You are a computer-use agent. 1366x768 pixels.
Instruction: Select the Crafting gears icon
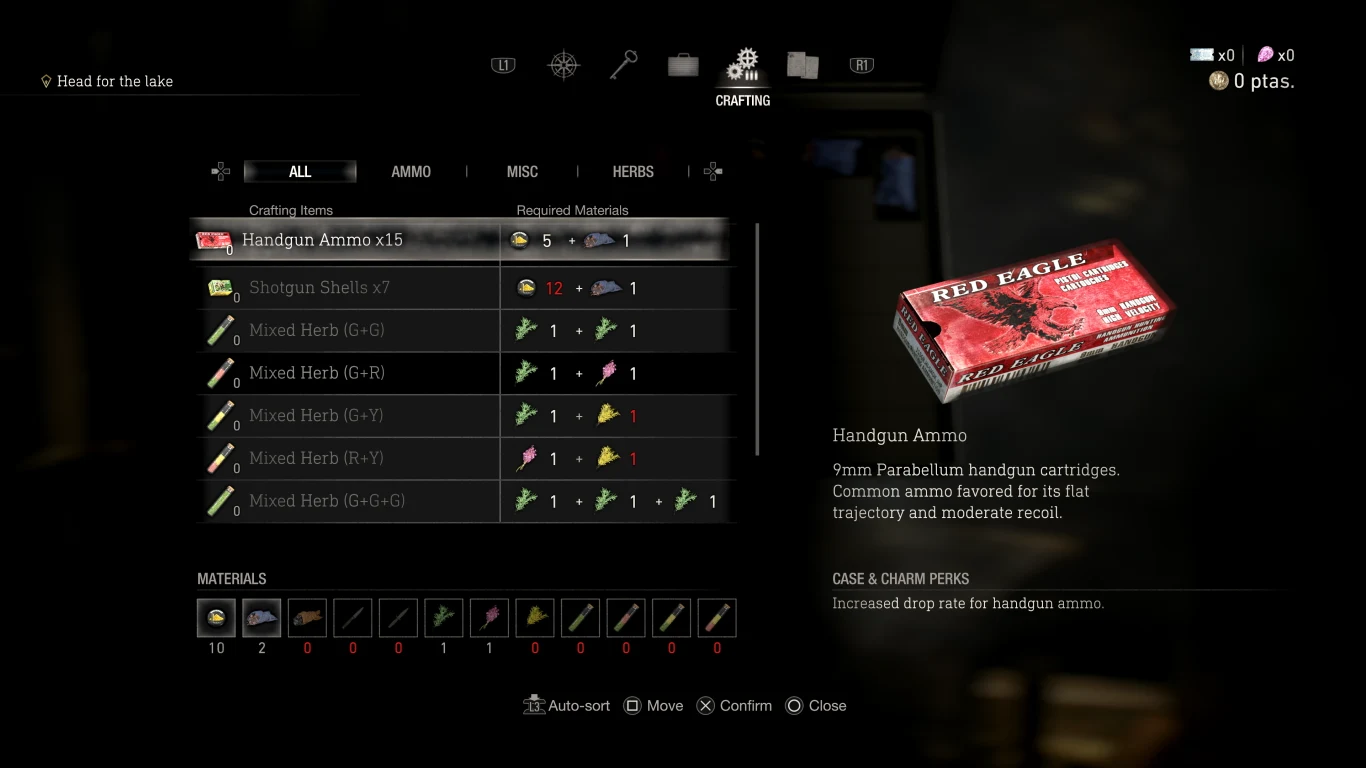[743, 66]
